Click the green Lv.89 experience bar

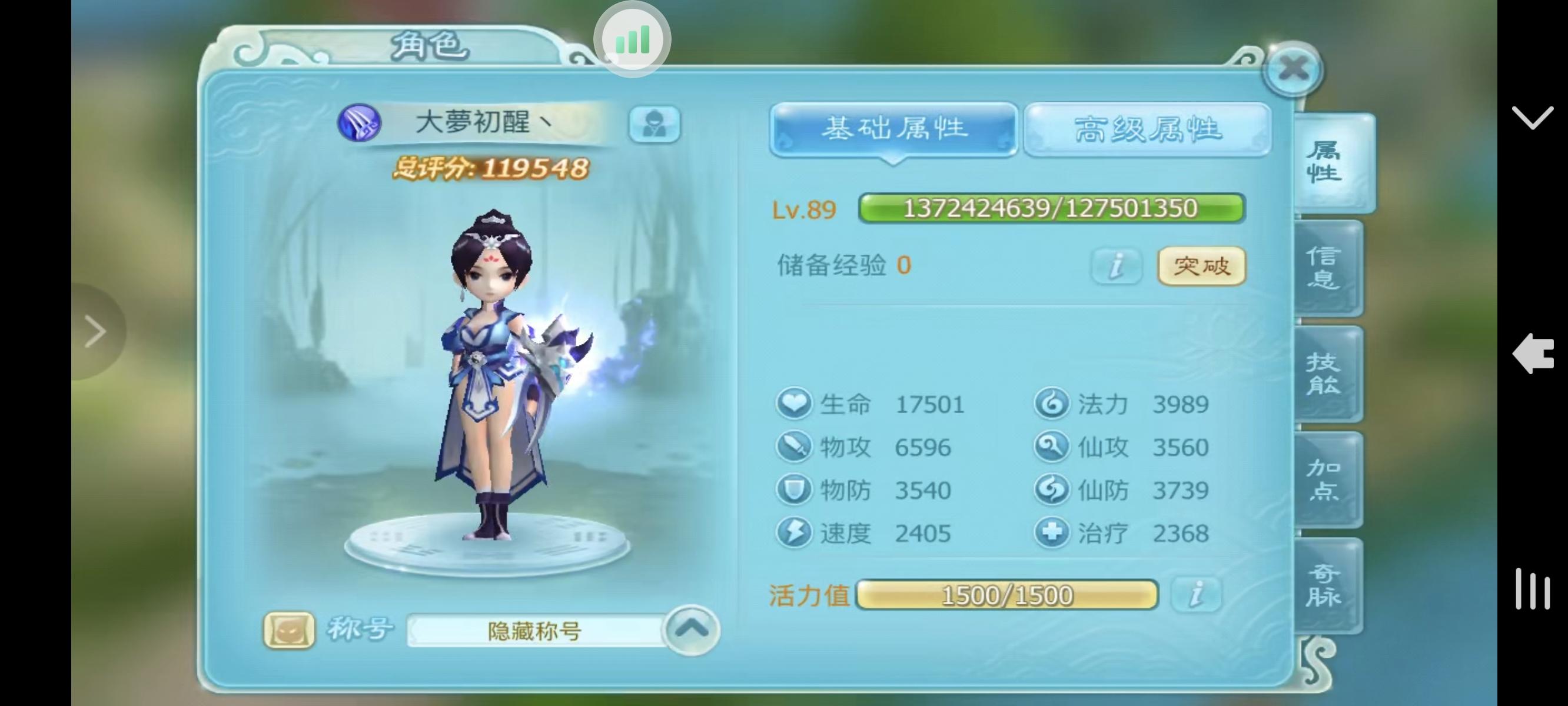[1050, 208]
